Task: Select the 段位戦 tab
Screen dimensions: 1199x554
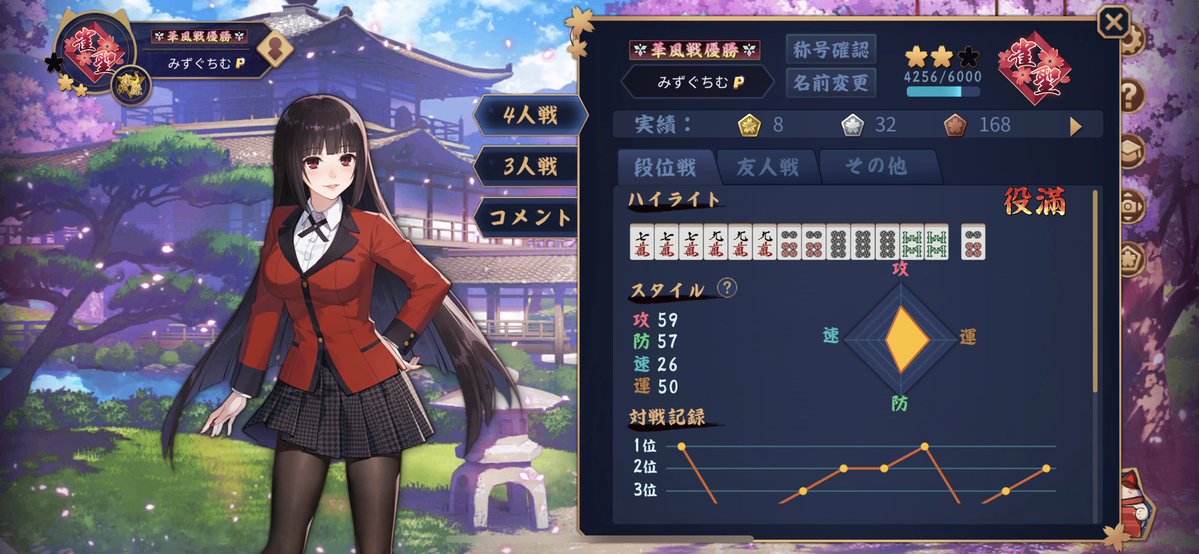Action: [664, 166]
